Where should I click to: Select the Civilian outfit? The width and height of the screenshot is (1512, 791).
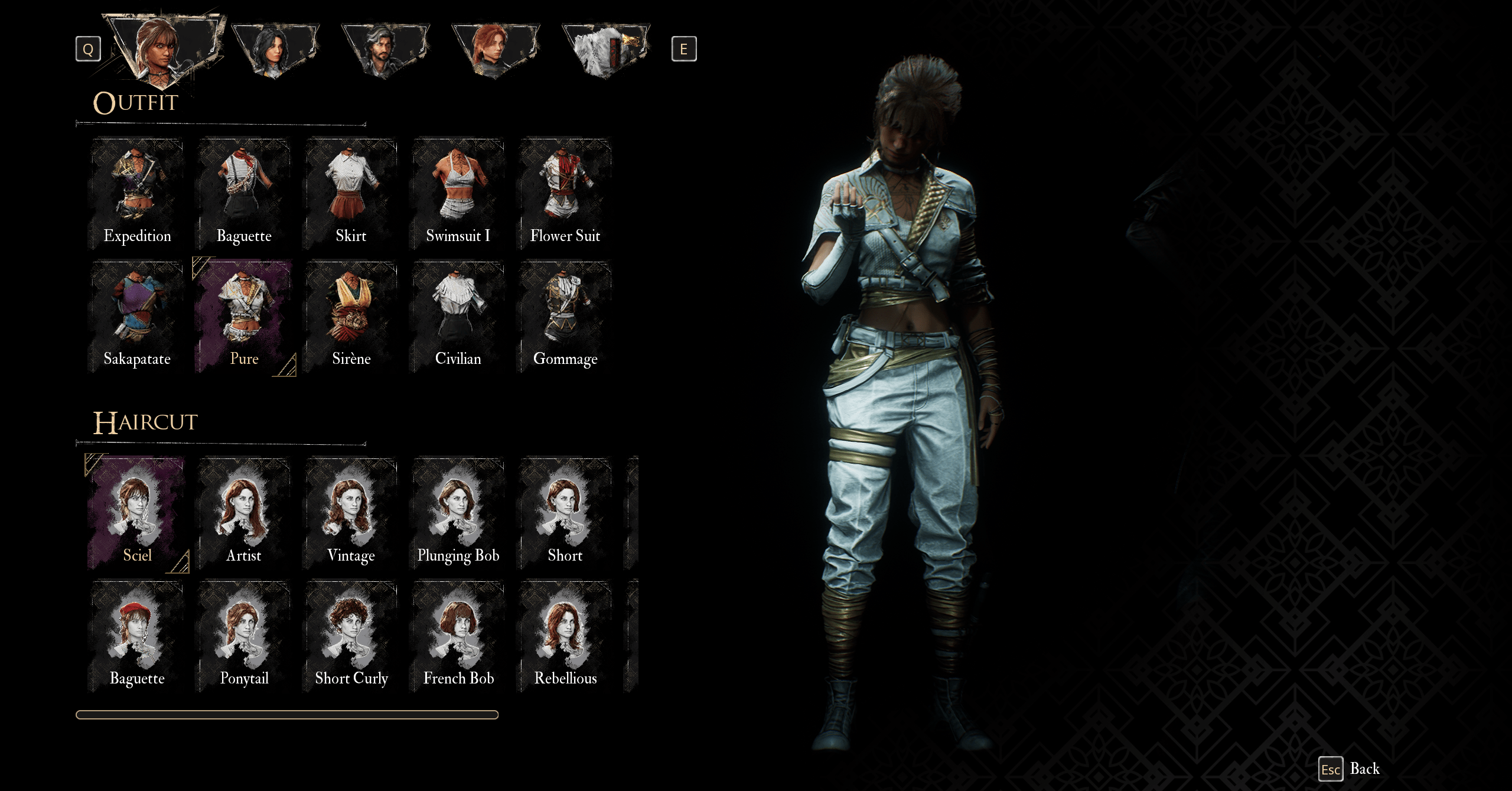pos(458,317)
